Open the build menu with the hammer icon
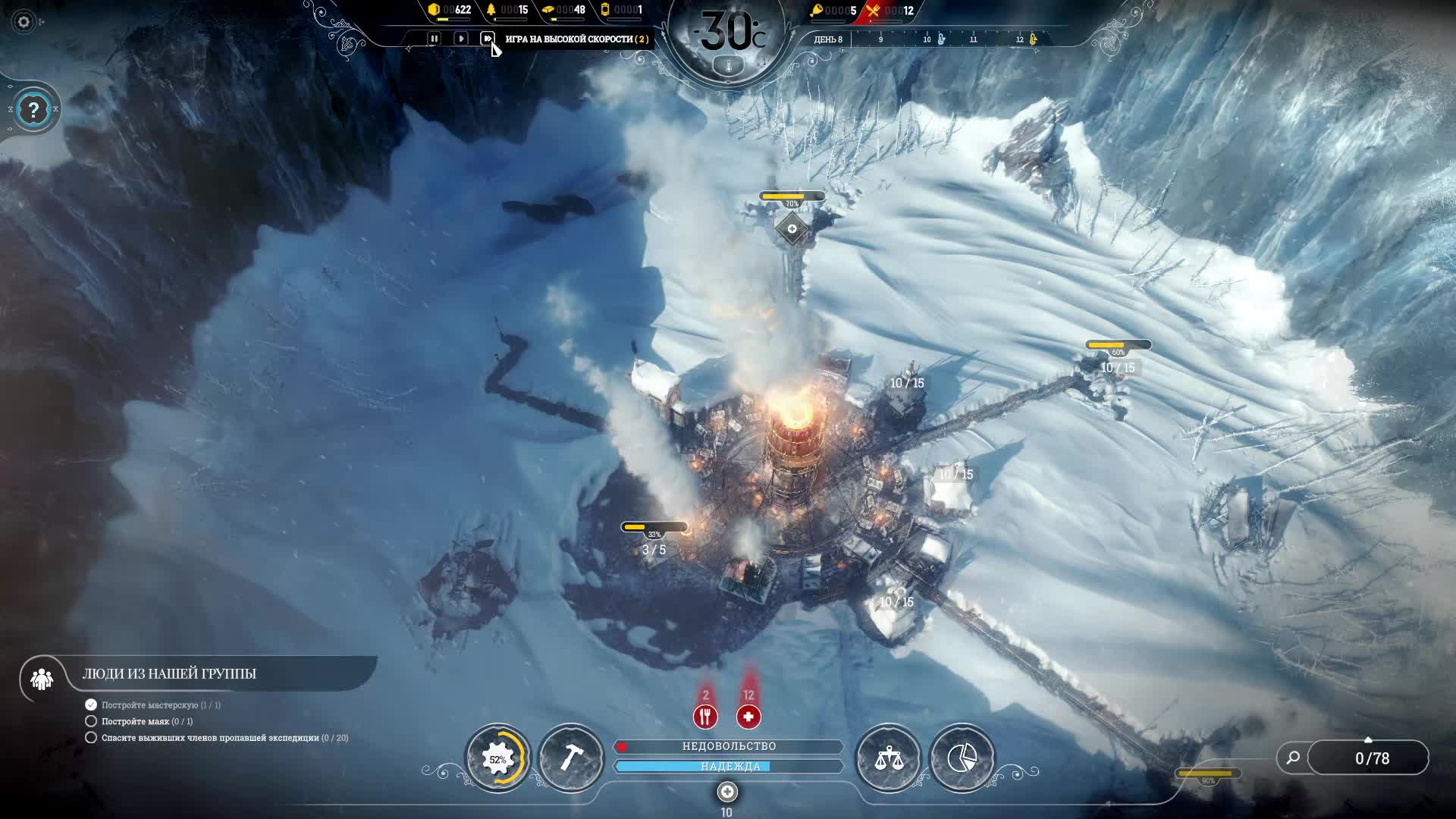 [x=570, y=758]
